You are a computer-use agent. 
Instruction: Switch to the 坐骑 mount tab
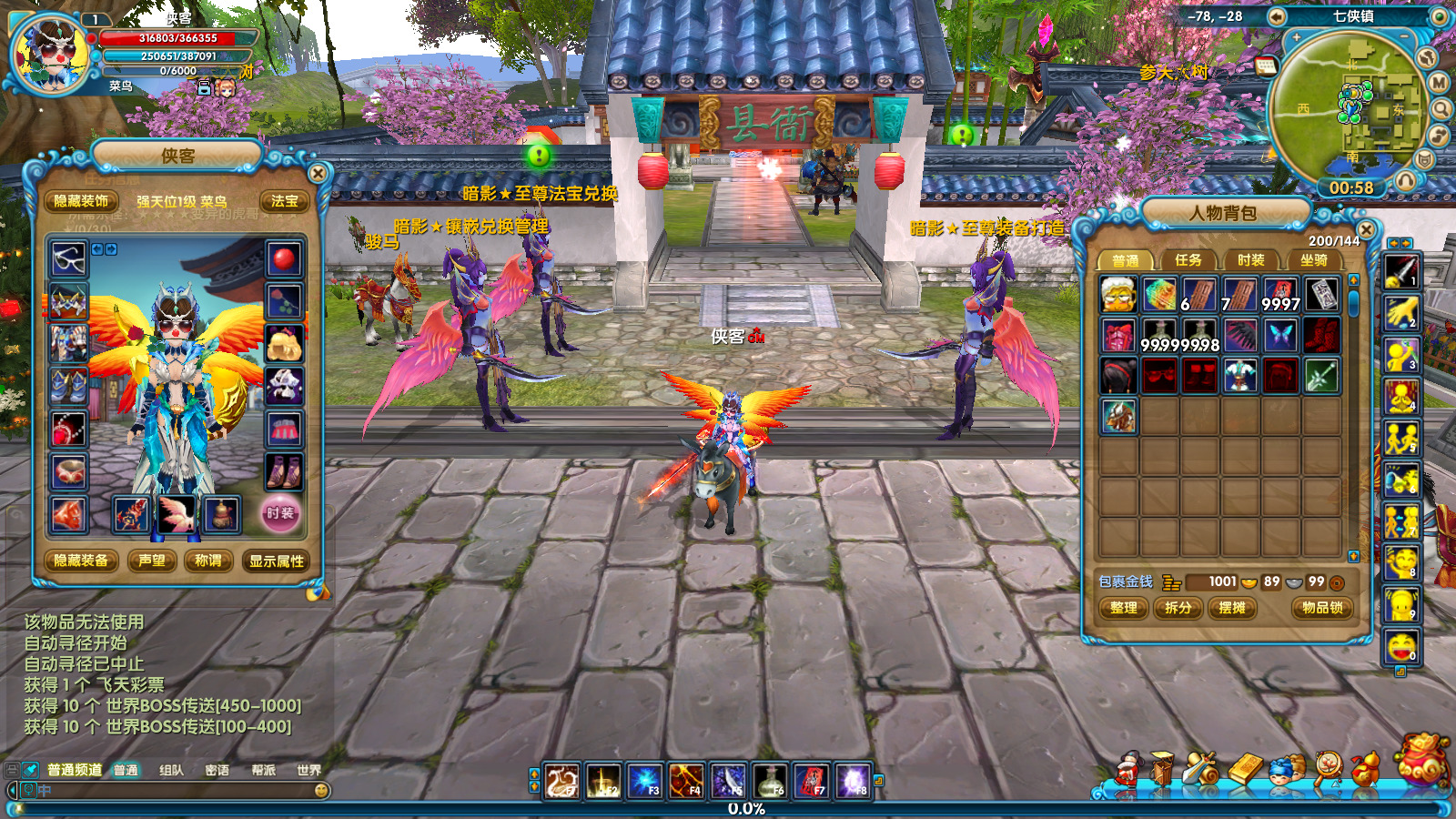pos(1313,260)
